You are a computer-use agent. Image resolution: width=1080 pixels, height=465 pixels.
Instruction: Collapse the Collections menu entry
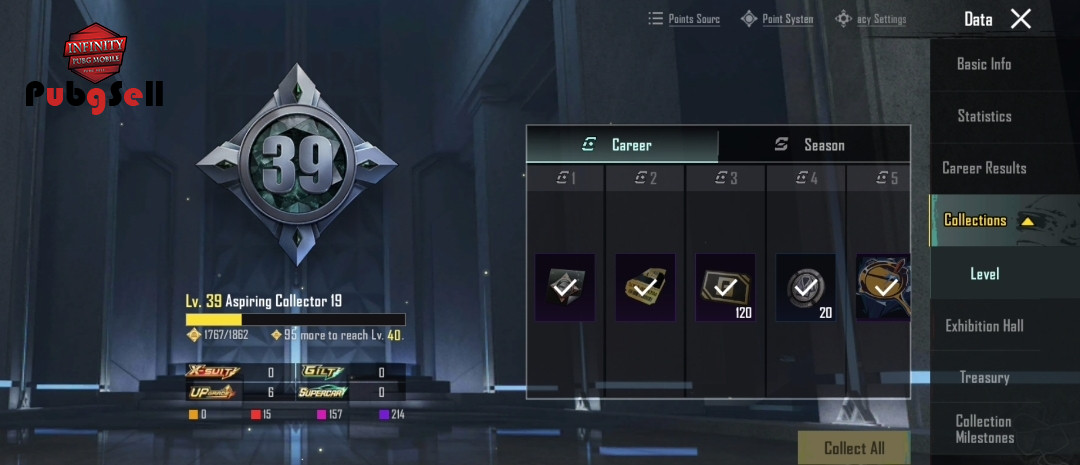coord(988,220)
